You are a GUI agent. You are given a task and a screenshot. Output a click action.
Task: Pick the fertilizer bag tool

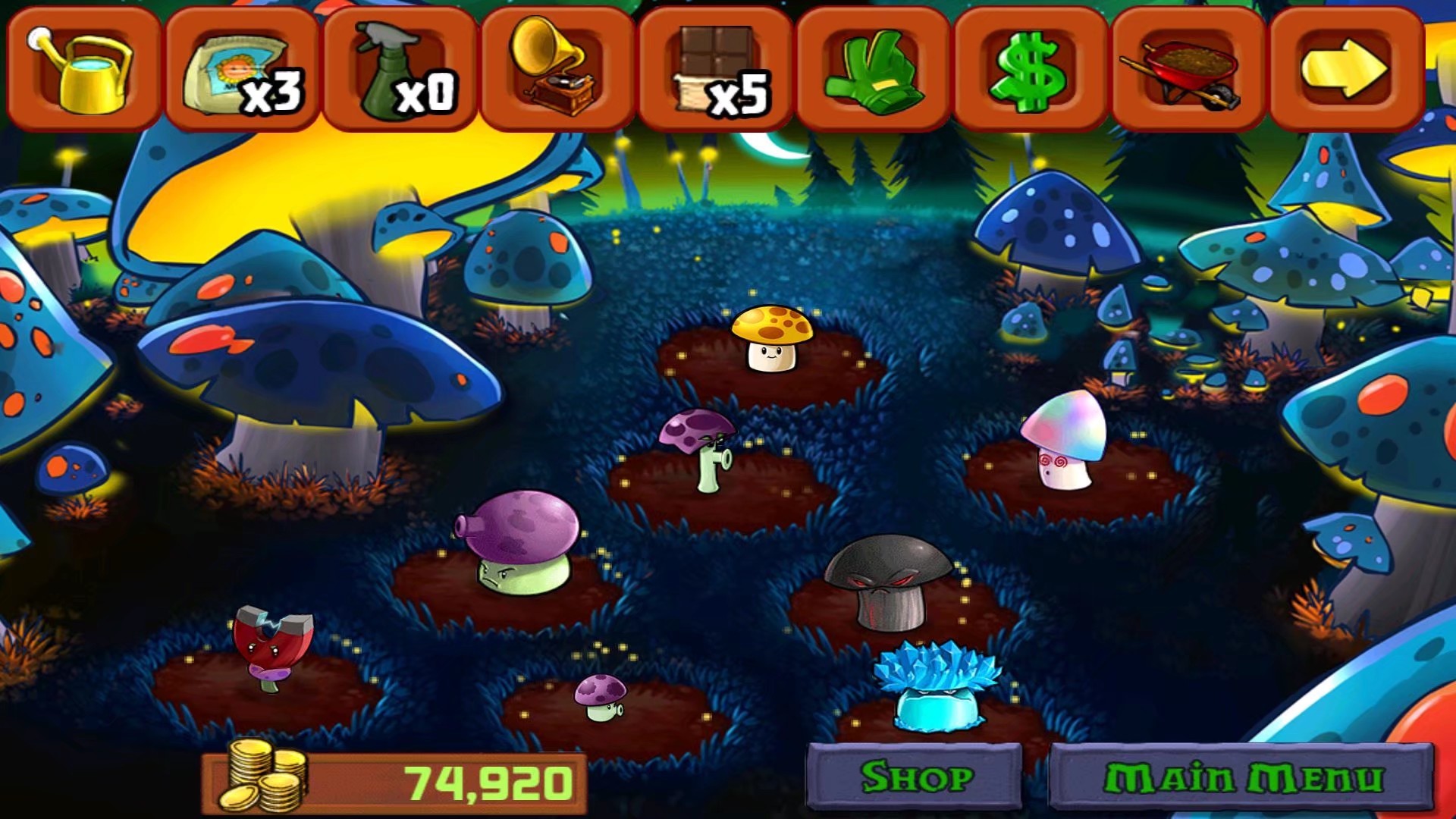click(x=241, y=70)
